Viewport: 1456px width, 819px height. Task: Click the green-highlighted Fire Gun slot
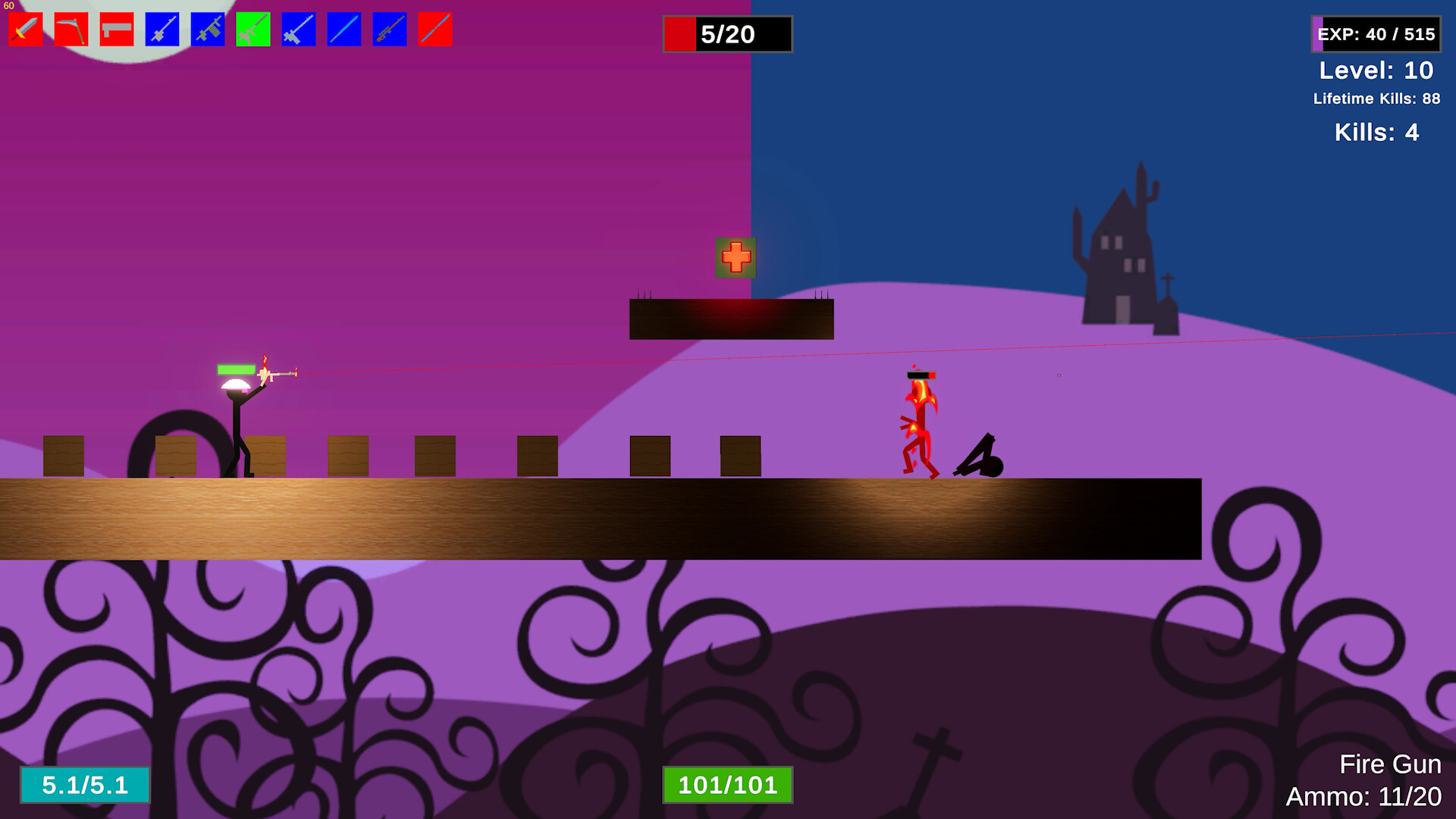pyautogui.click(x=252, y=29)
